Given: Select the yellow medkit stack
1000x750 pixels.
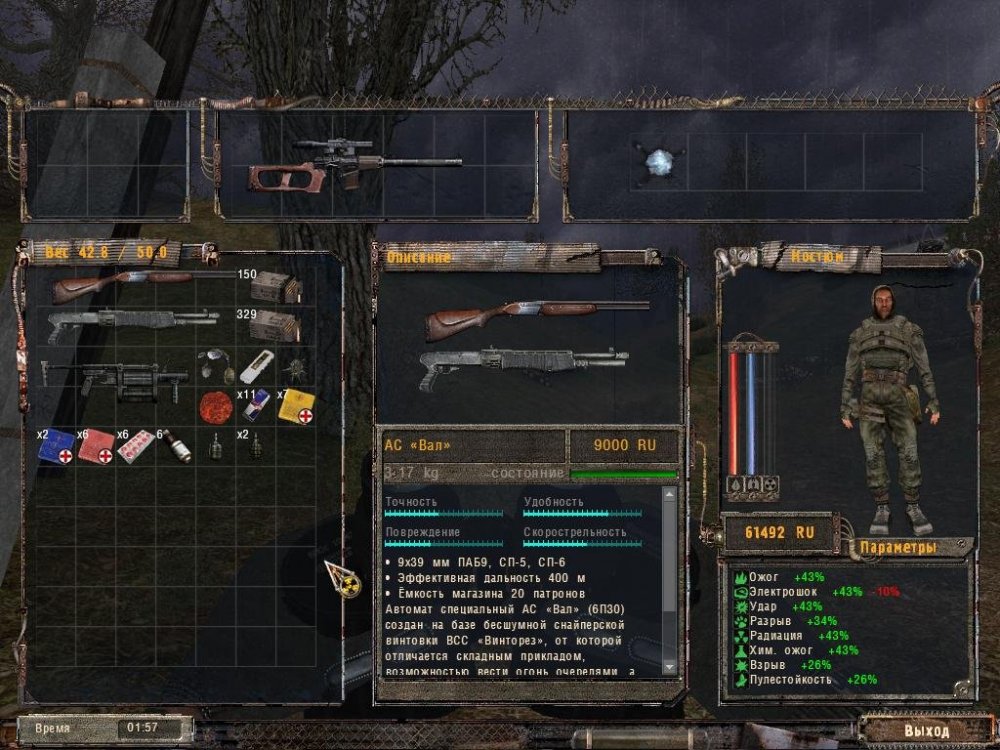Looking at the screenshot, I should pos(296,405).
